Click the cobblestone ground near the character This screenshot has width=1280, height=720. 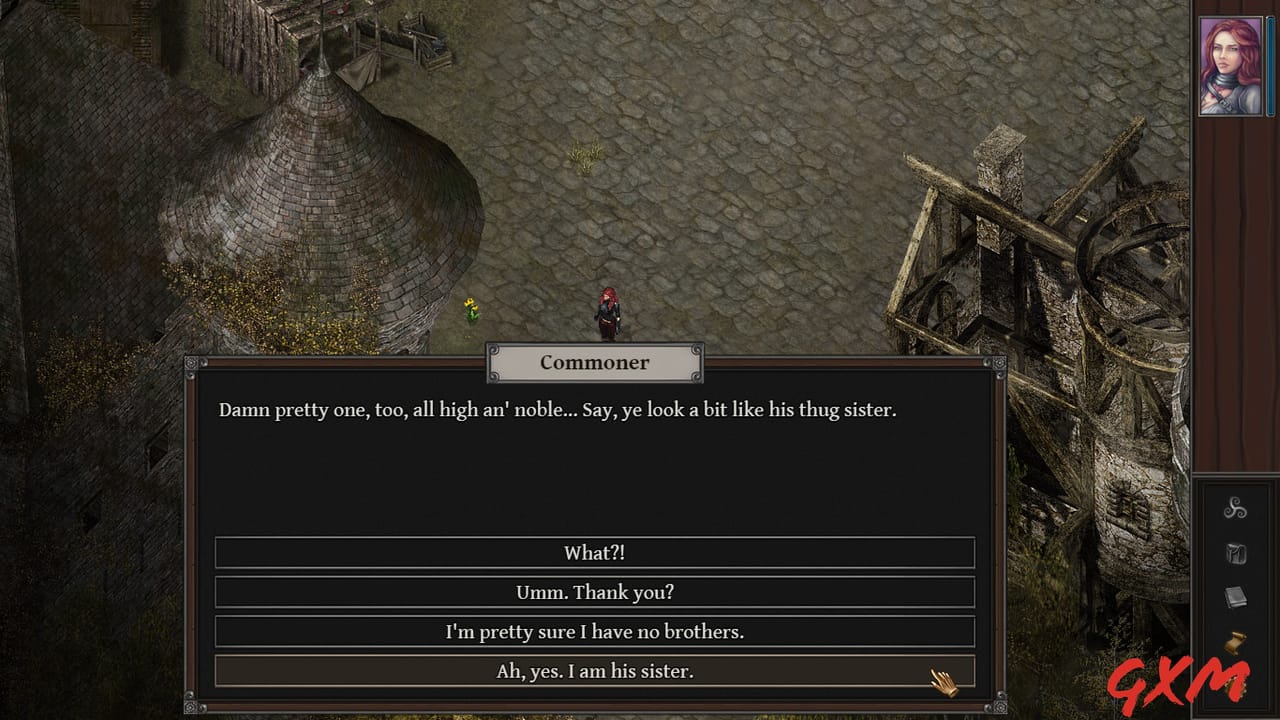click(700, 250)
